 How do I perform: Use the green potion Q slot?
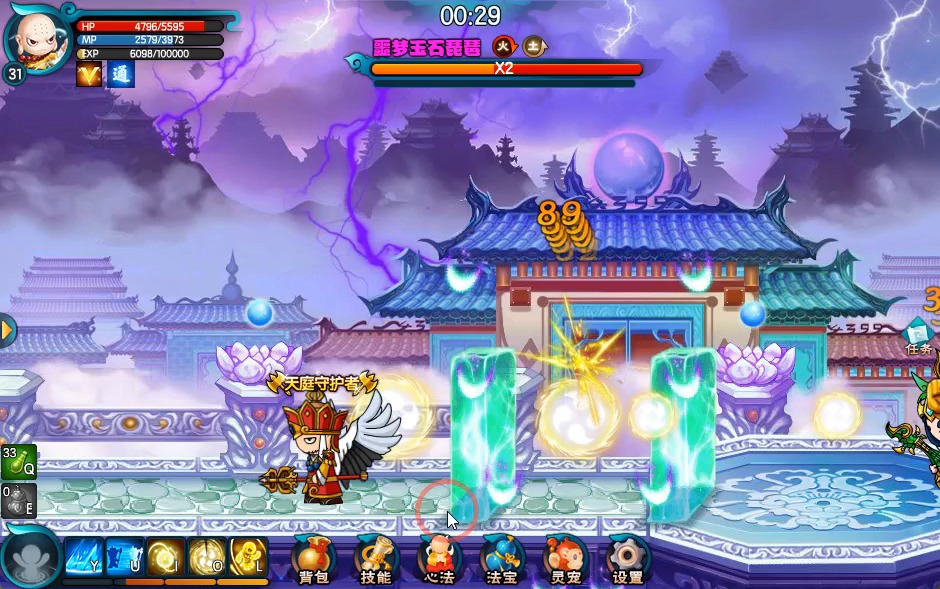[x=18, y=462]
